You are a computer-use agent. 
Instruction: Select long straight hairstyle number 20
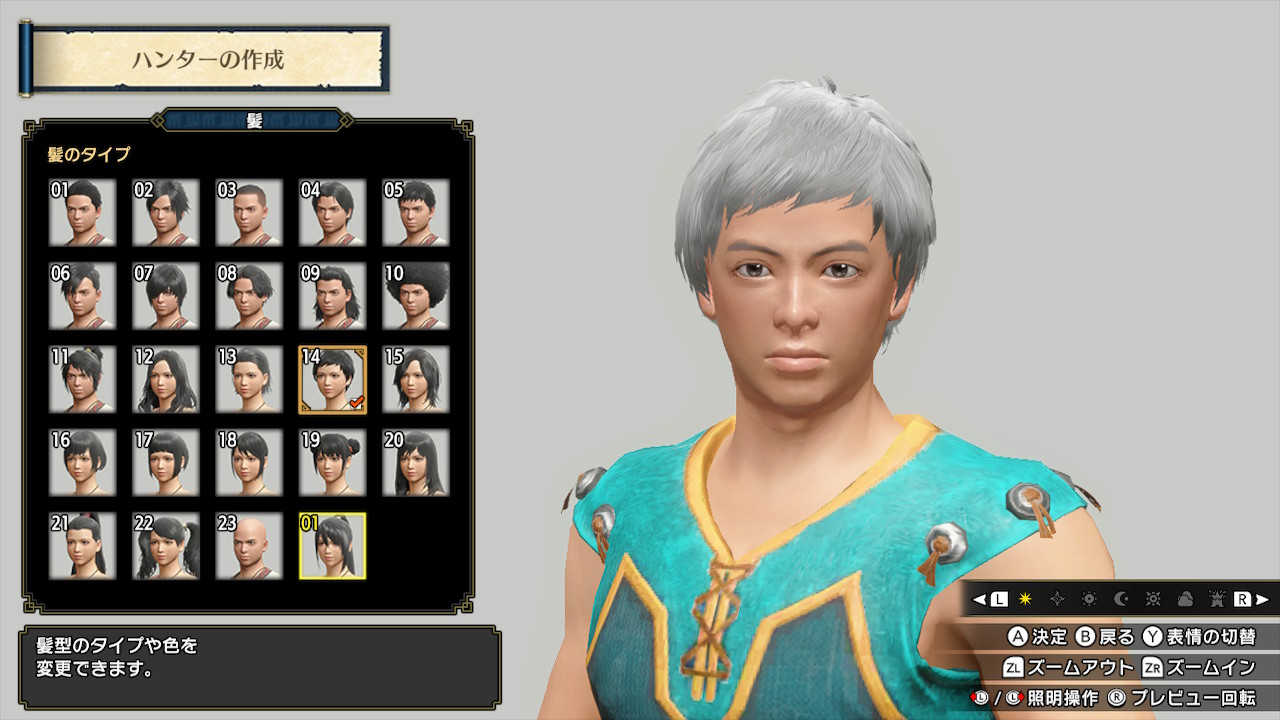tap(416, 463)
